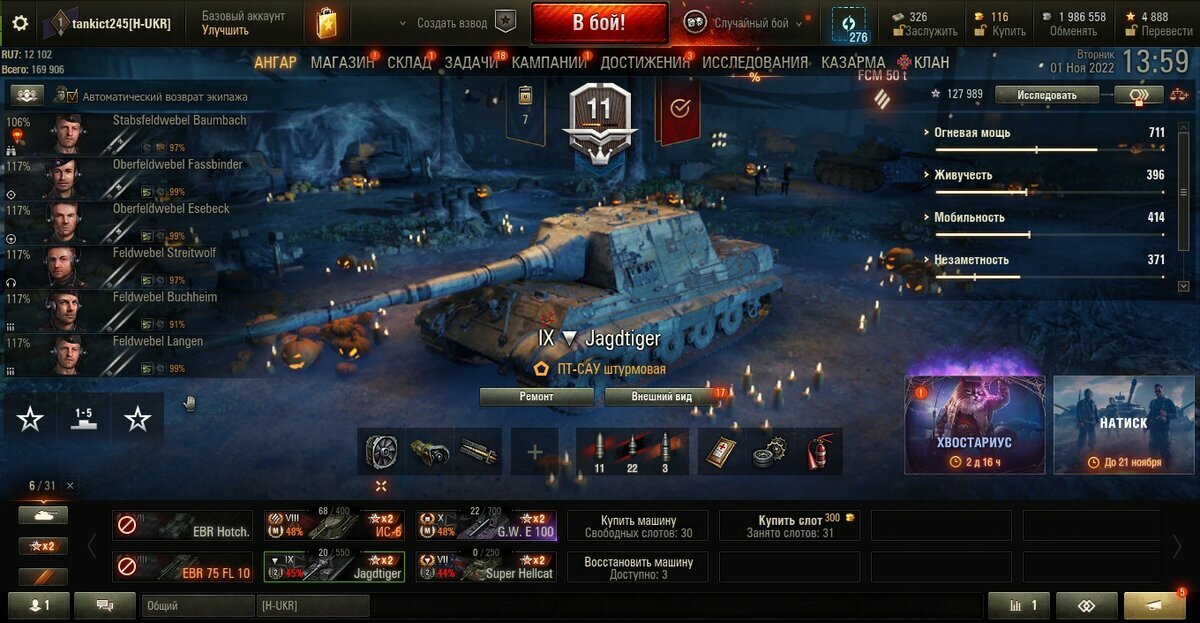The height and width of the screenshot is (623, 1200).
Task: Open the settings gear menu
Action: 20,23
